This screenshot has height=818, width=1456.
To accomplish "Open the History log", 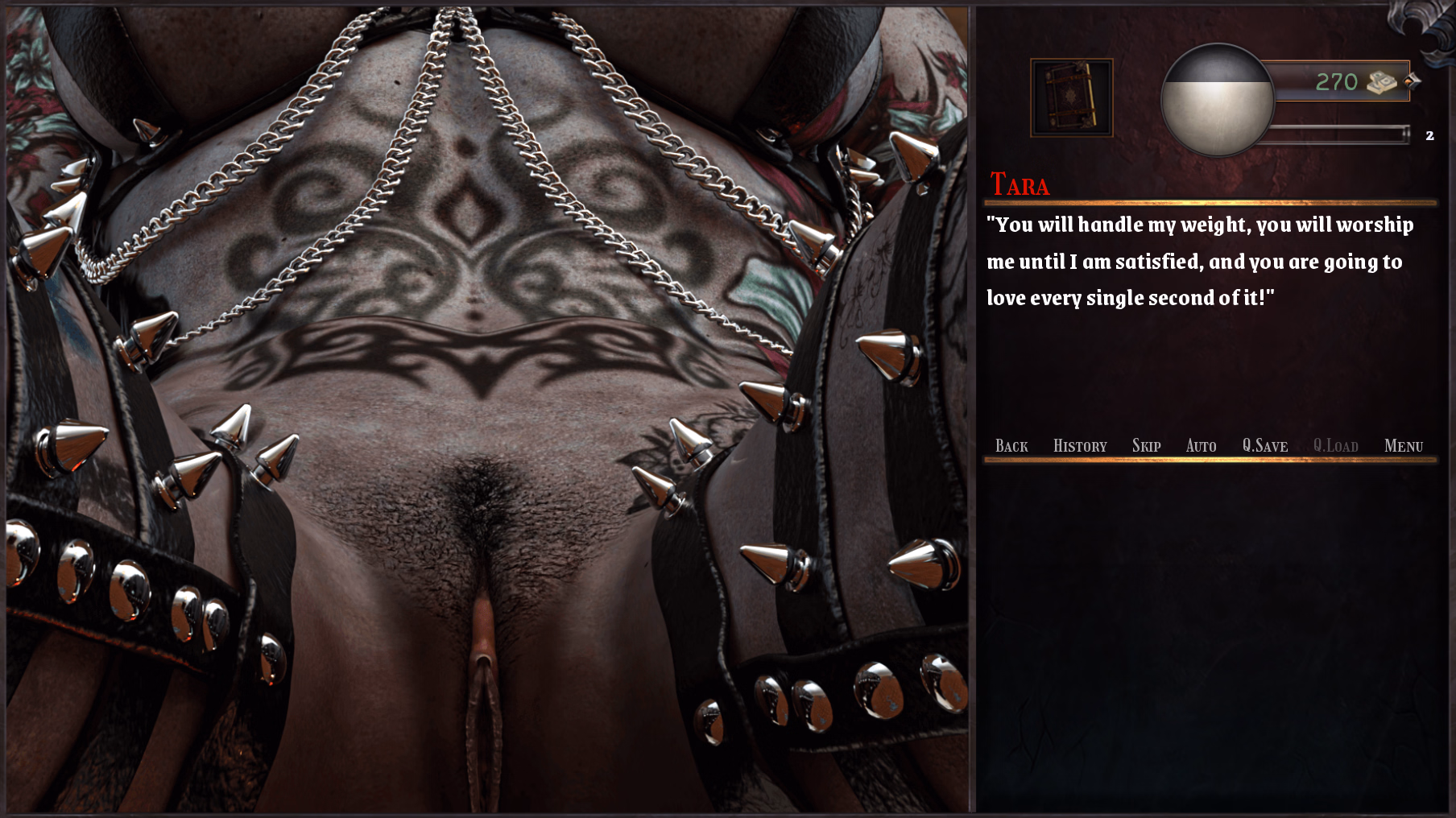I will [1079, 445].
